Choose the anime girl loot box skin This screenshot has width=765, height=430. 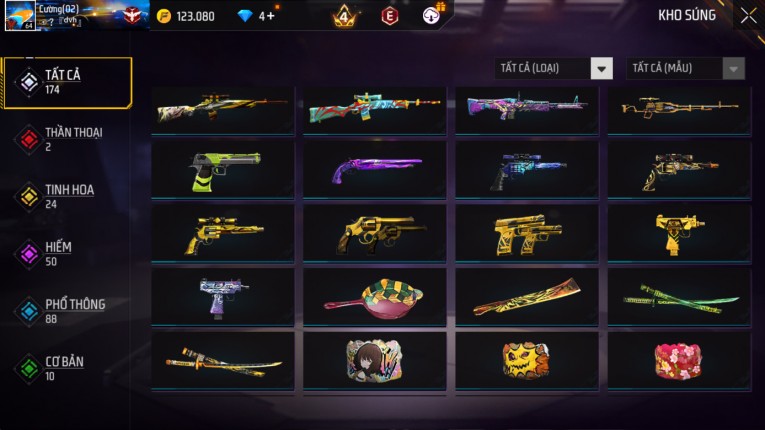point(375,360)
